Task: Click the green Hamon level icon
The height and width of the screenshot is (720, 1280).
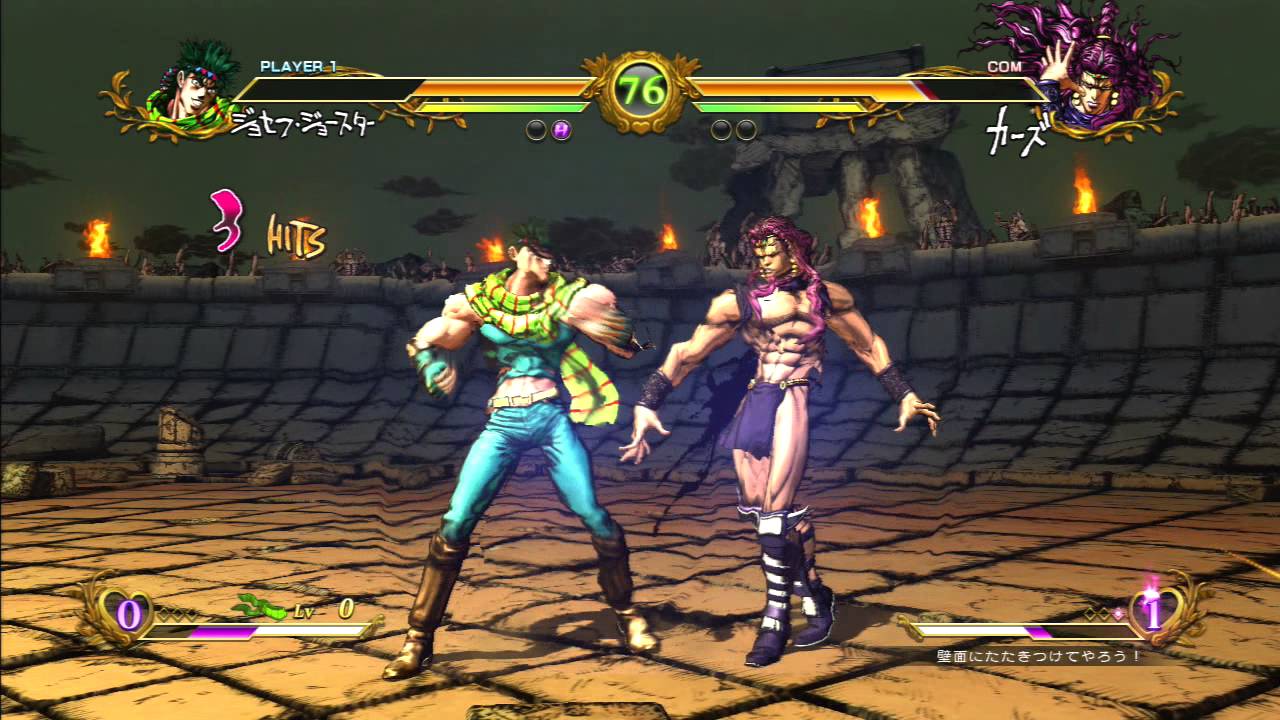Action: point(258,606)
